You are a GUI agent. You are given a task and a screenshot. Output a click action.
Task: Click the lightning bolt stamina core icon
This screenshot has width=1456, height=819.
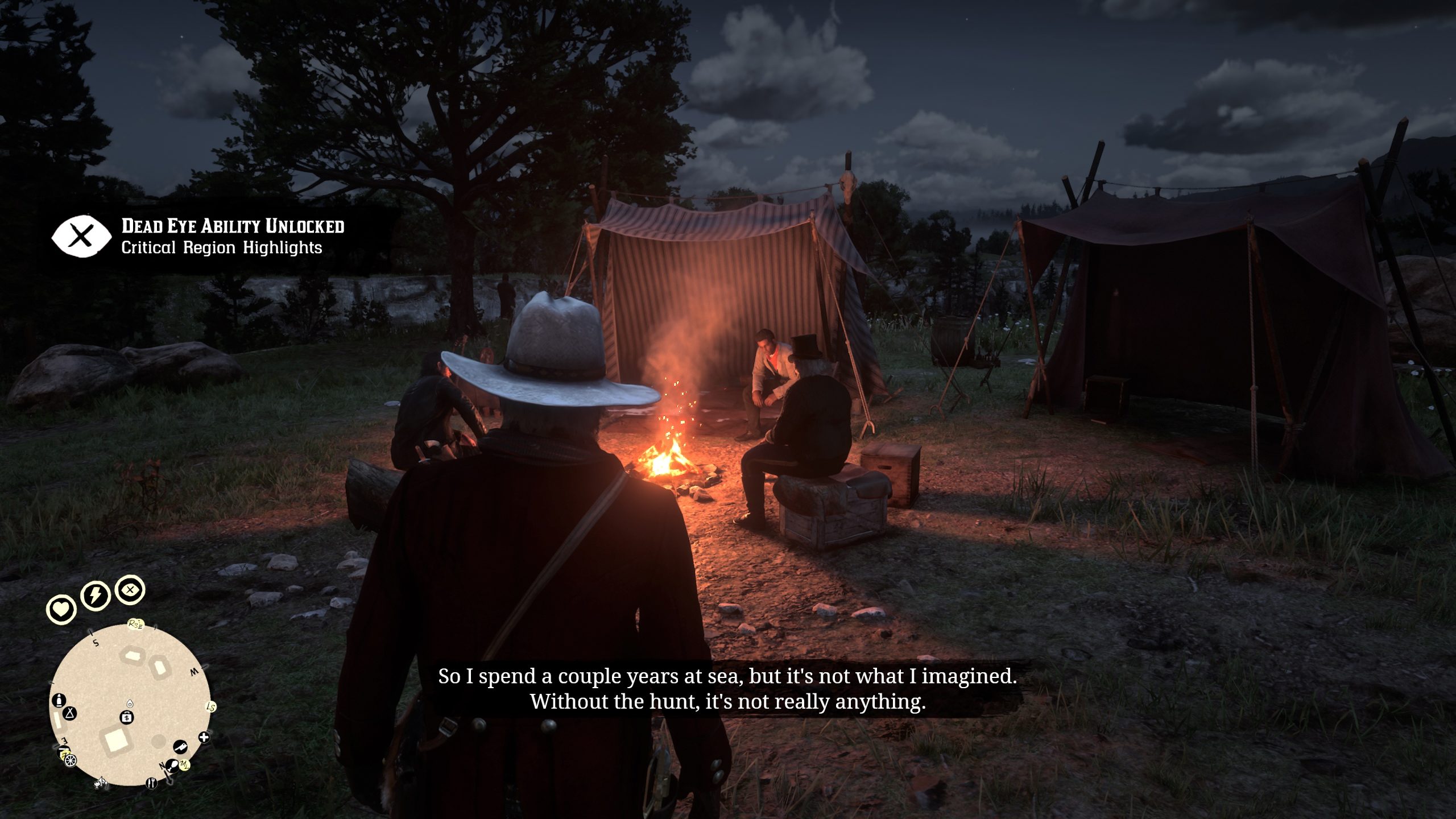95,595
